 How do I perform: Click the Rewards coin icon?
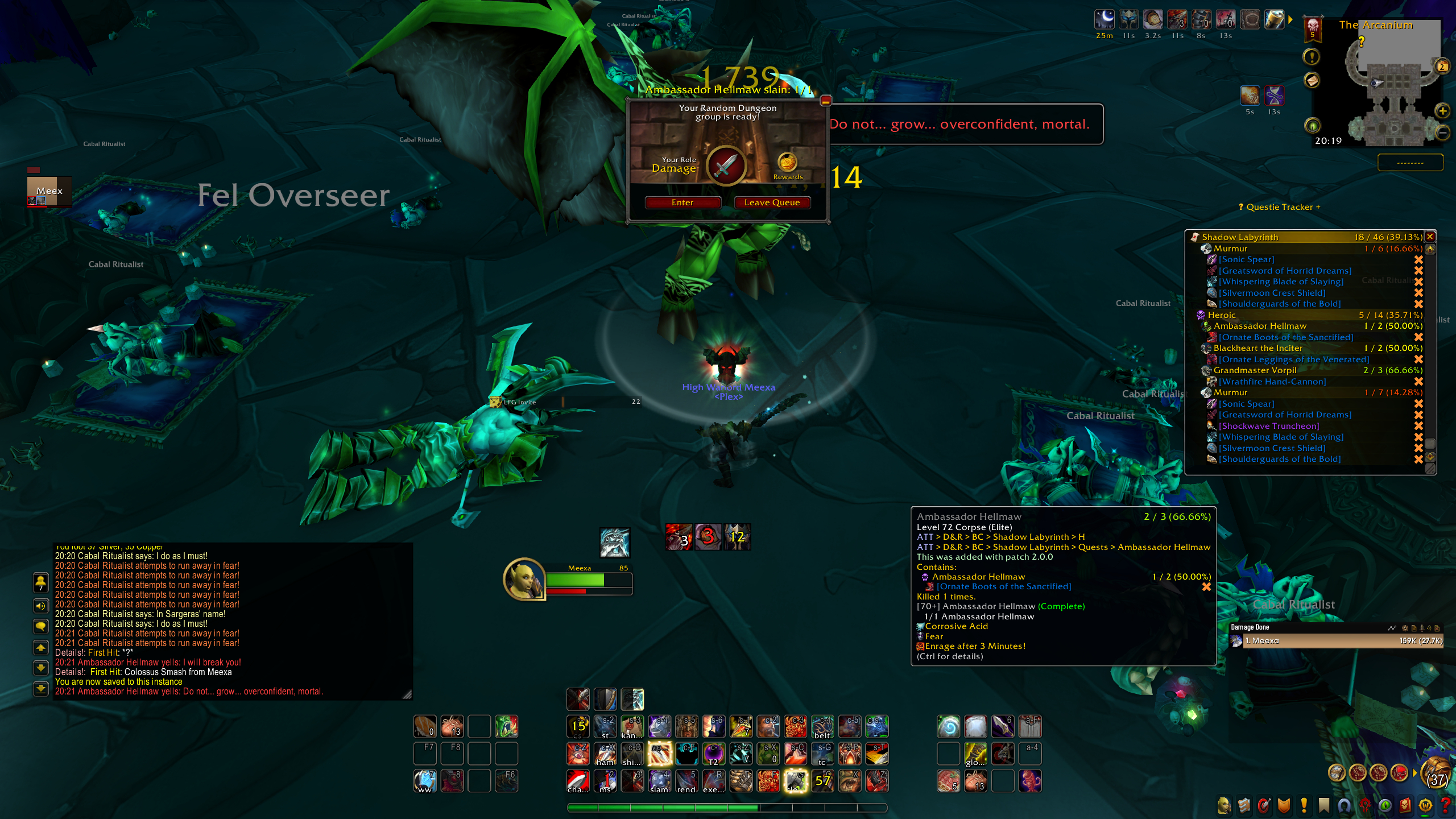pos(787,162)
